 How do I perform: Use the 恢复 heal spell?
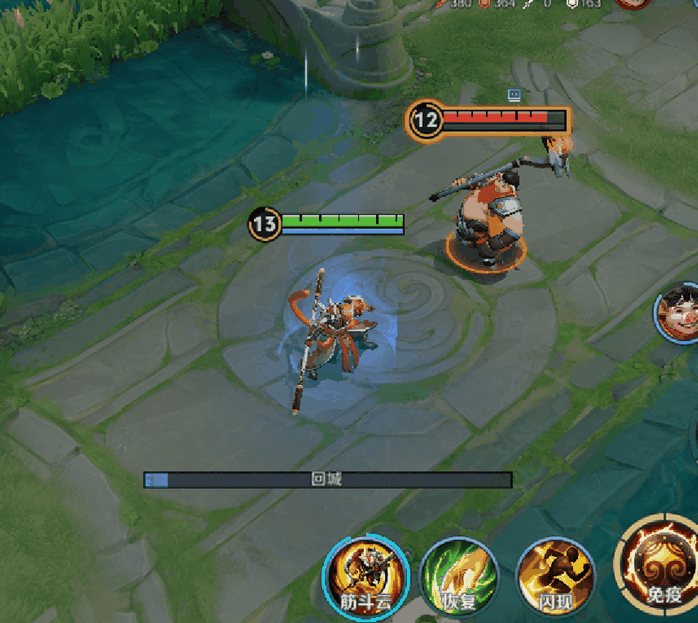pos(459,574)
